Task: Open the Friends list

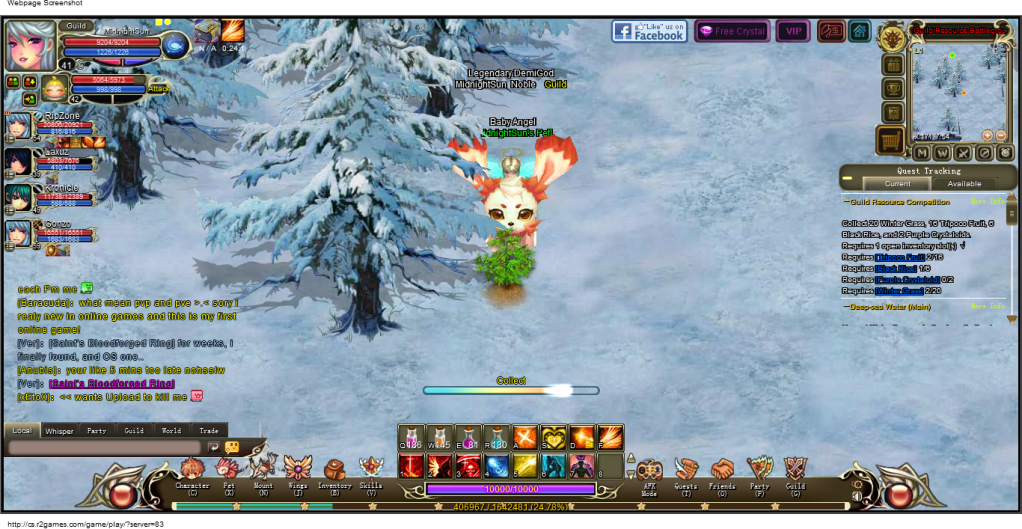Action: coord(722,470)
